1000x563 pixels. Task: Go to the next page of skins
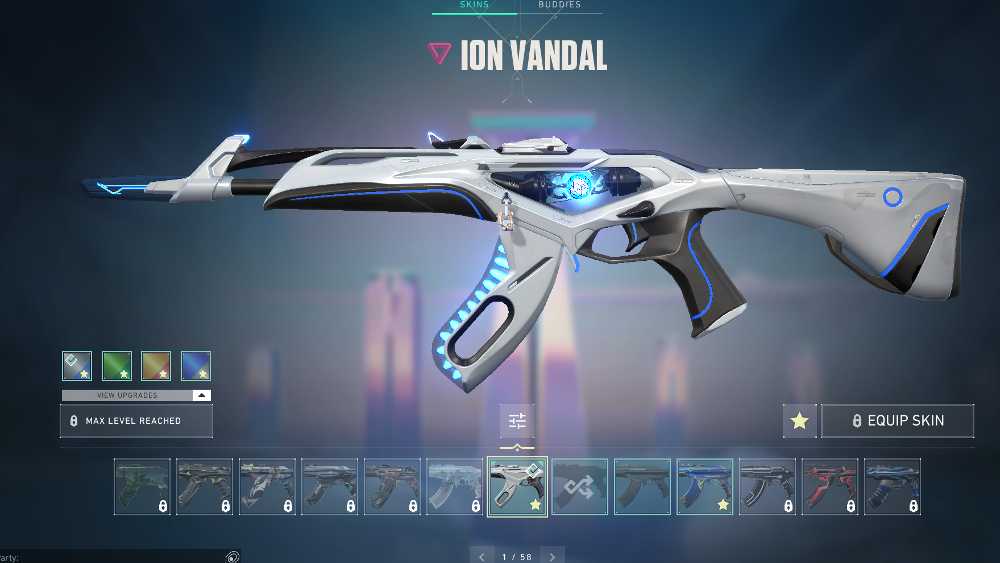tap(552, 556)
